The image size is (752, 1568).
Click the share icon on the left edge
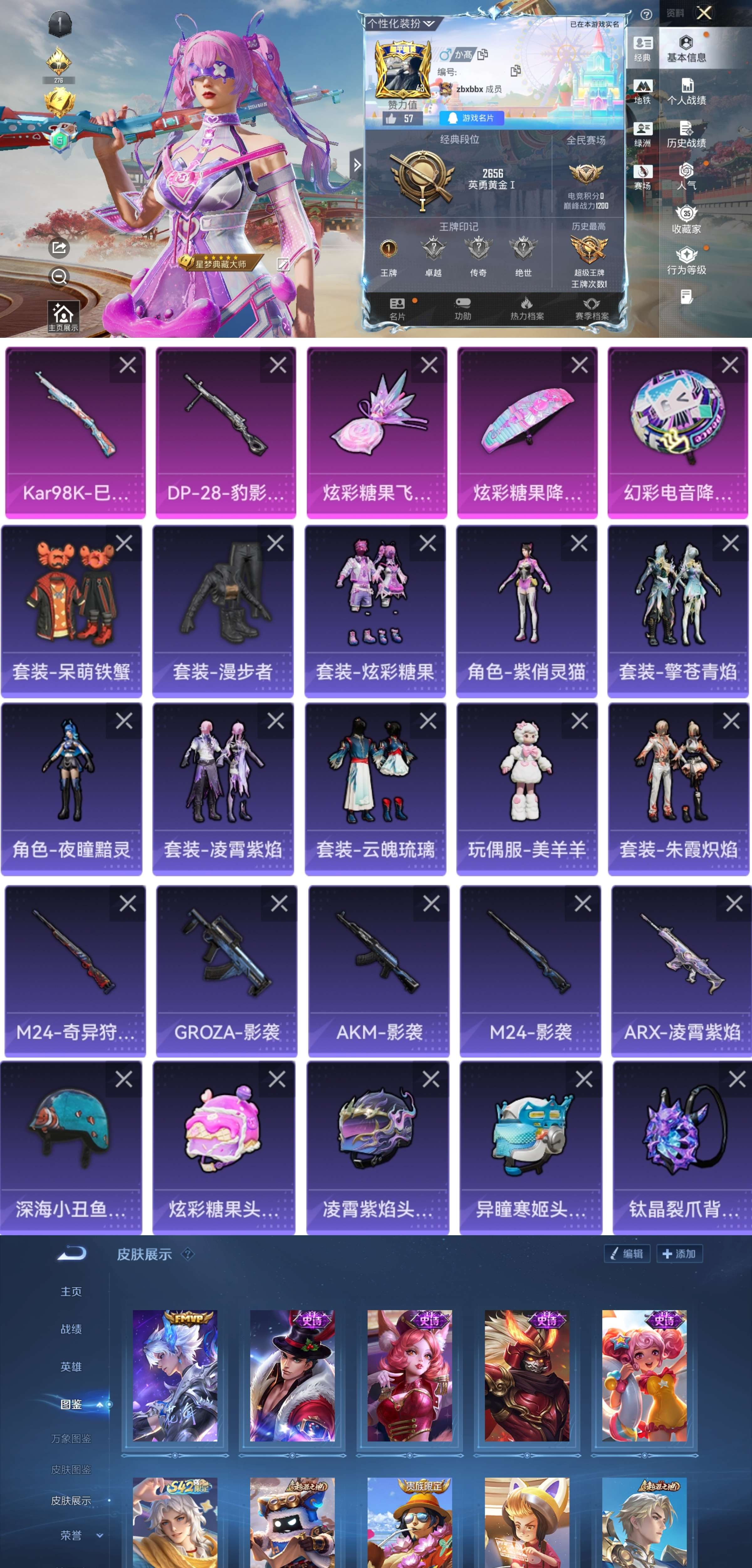pos(59,248)
